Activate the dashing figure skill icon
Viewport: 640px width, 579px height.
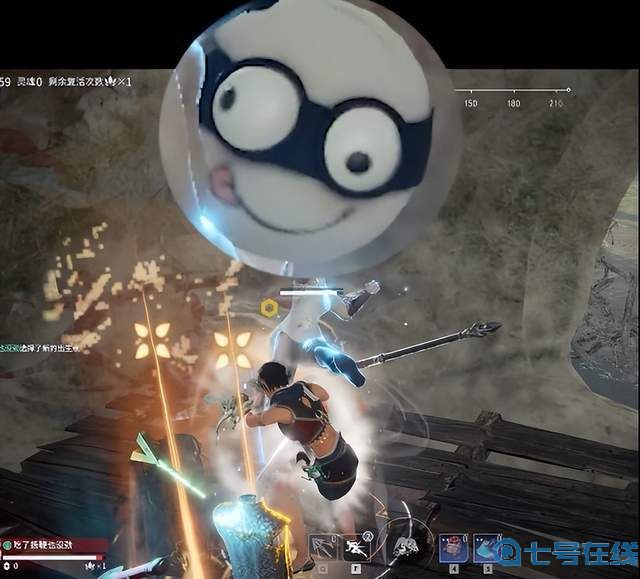(x=358, y=547)
